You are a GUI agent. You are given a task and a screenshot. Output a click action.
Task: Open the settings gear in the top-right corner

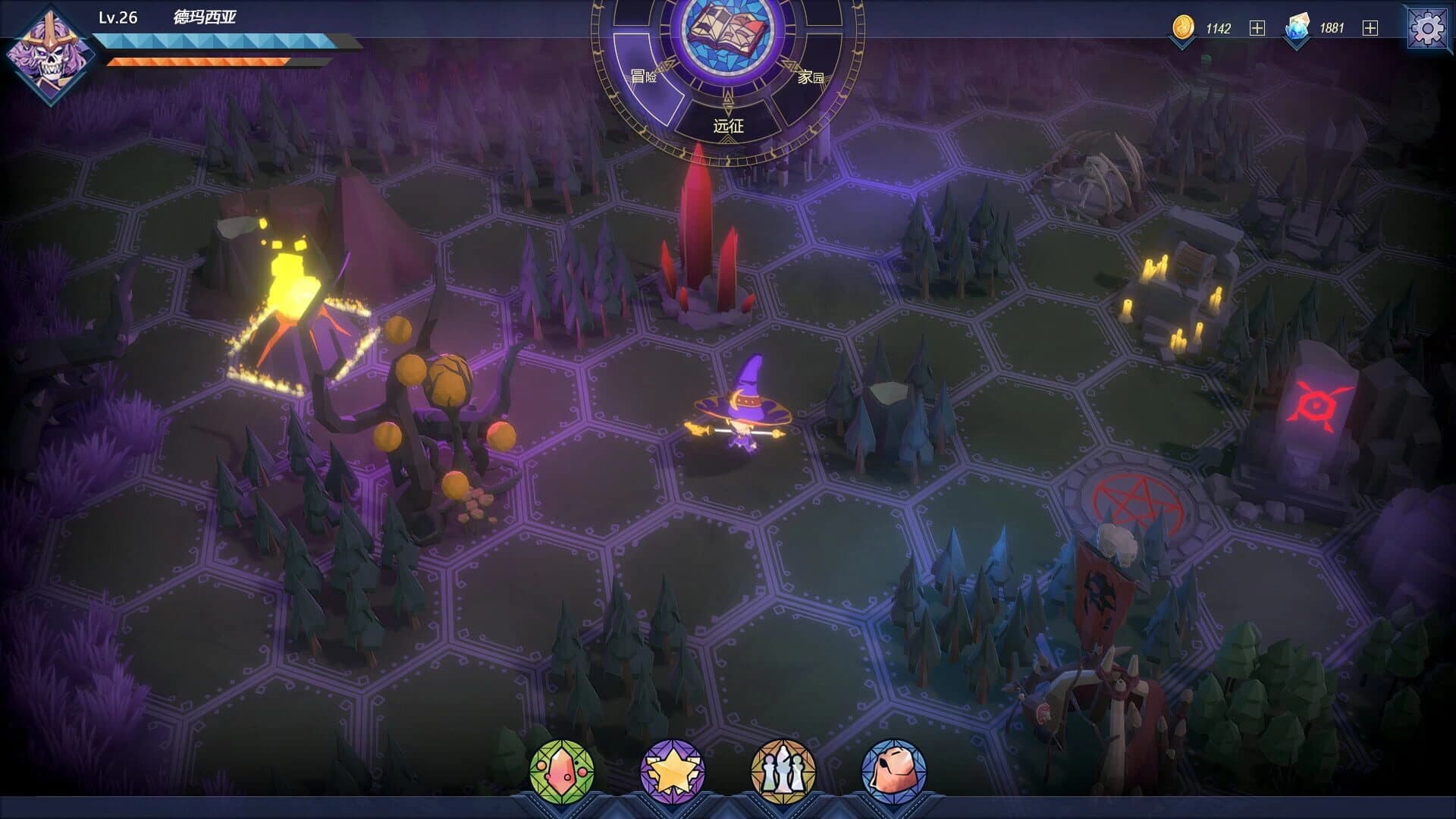pos(1429,27)
